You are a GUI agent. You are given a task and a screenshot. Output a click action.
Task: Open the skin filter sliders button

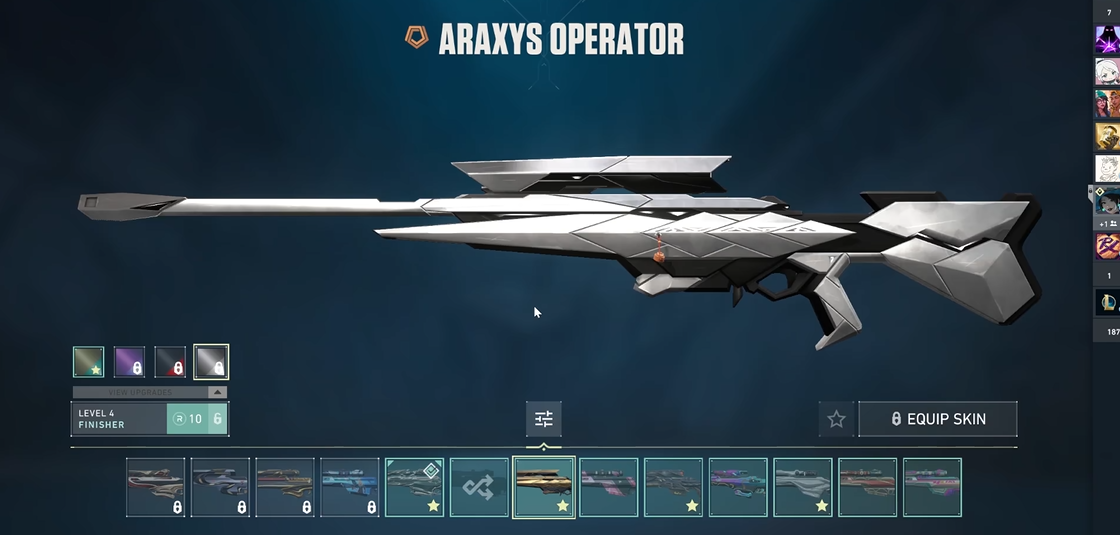543,419
